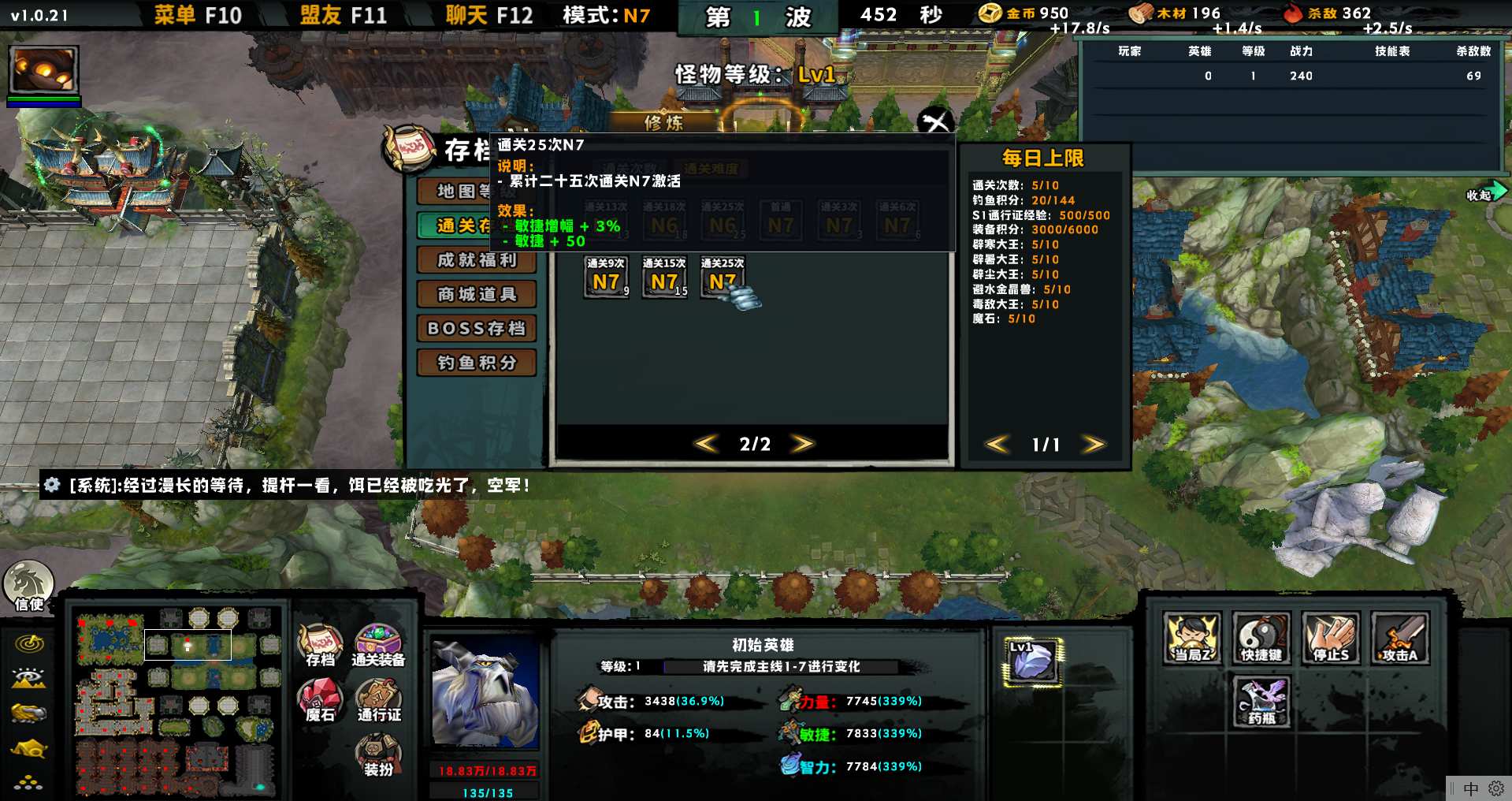
Task: Go to previous page of clear rewards
Action: point(706,444)
